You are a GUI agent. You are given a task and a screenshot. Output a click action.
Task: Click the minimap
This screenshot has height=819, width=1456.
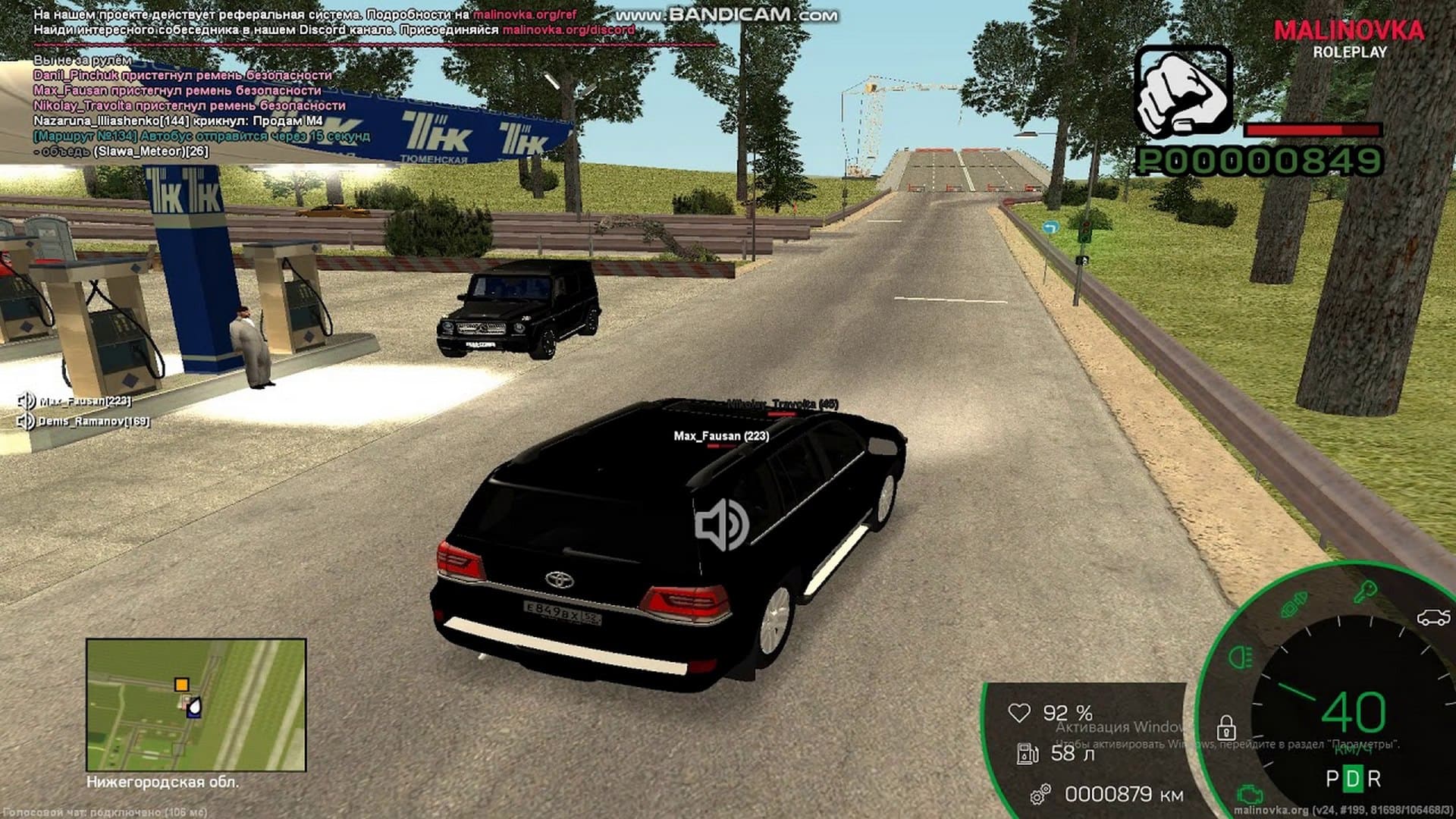click(196, 704)
